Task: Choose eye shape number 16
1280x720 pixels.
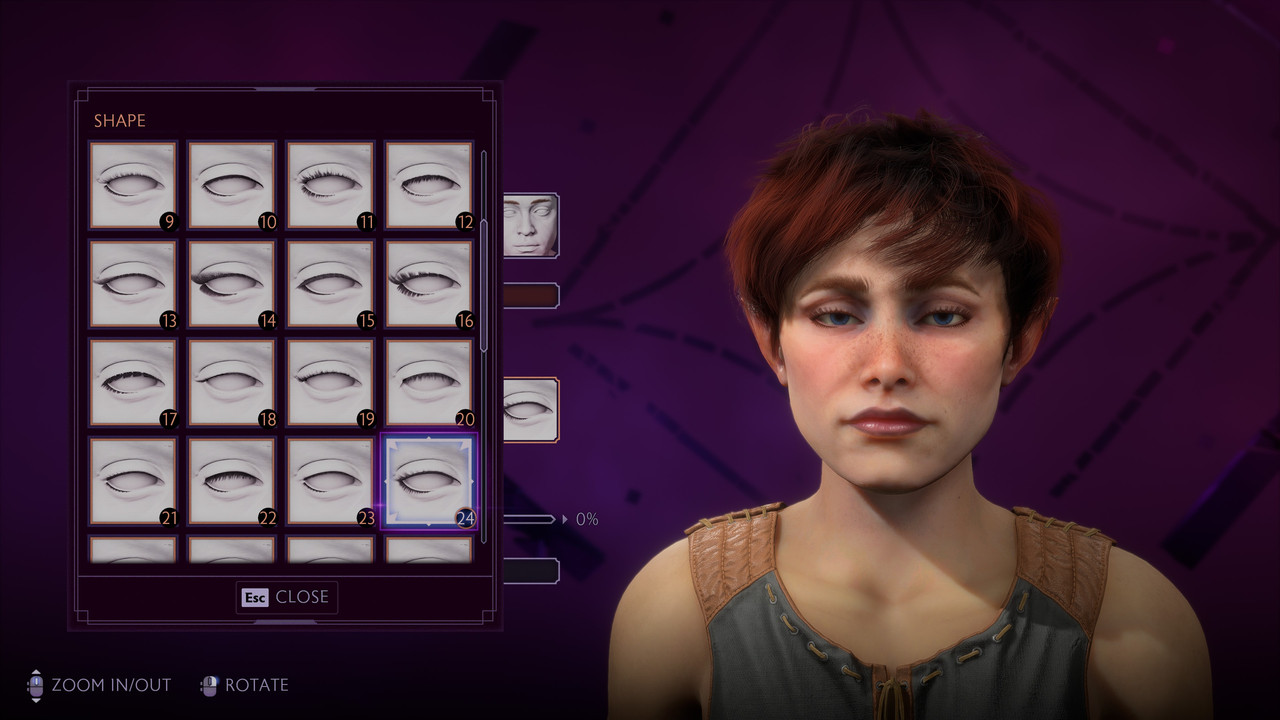Action: point(429,284)
